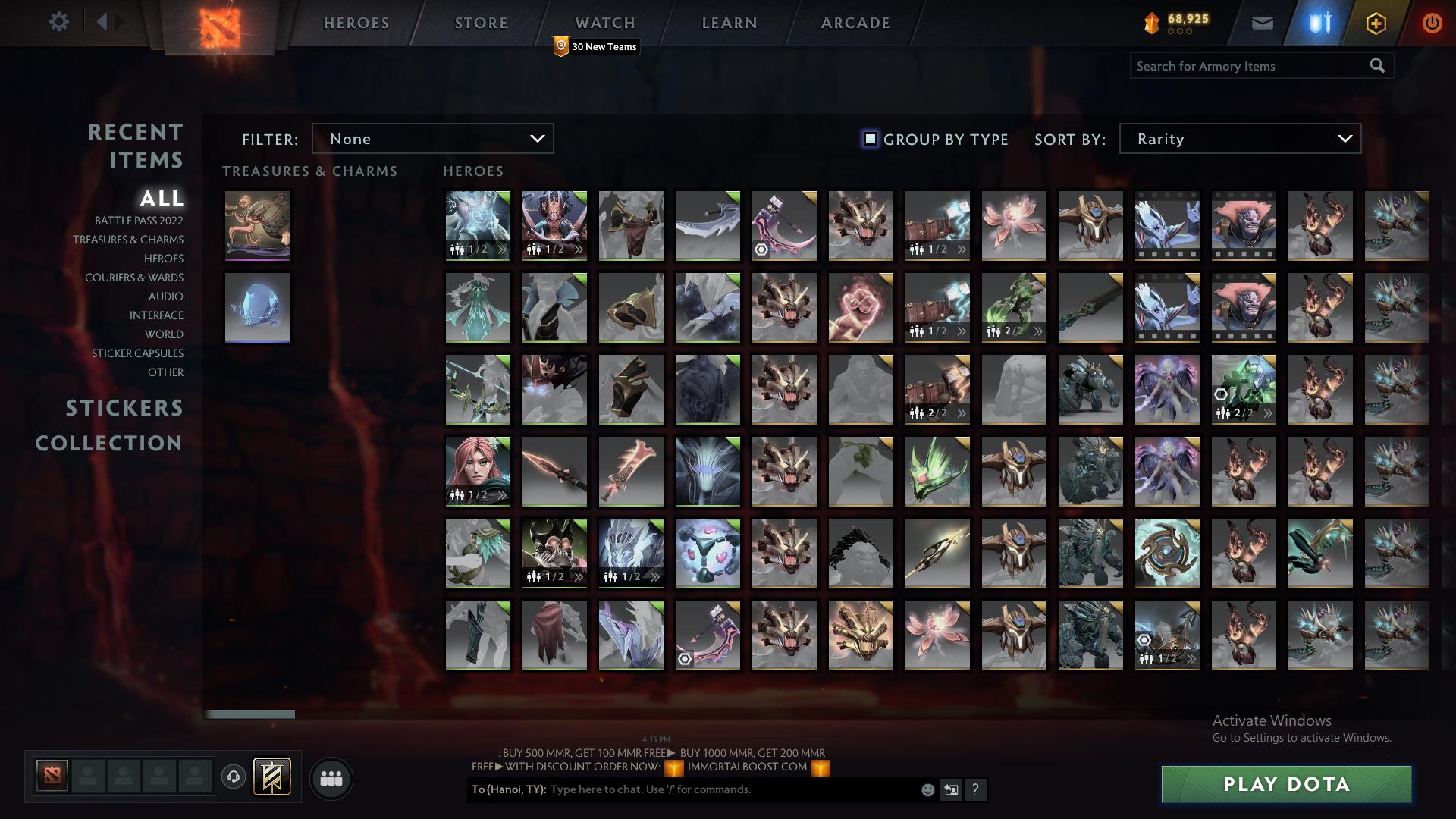Switch to the ARCADE tab

[x=855, y=23]
